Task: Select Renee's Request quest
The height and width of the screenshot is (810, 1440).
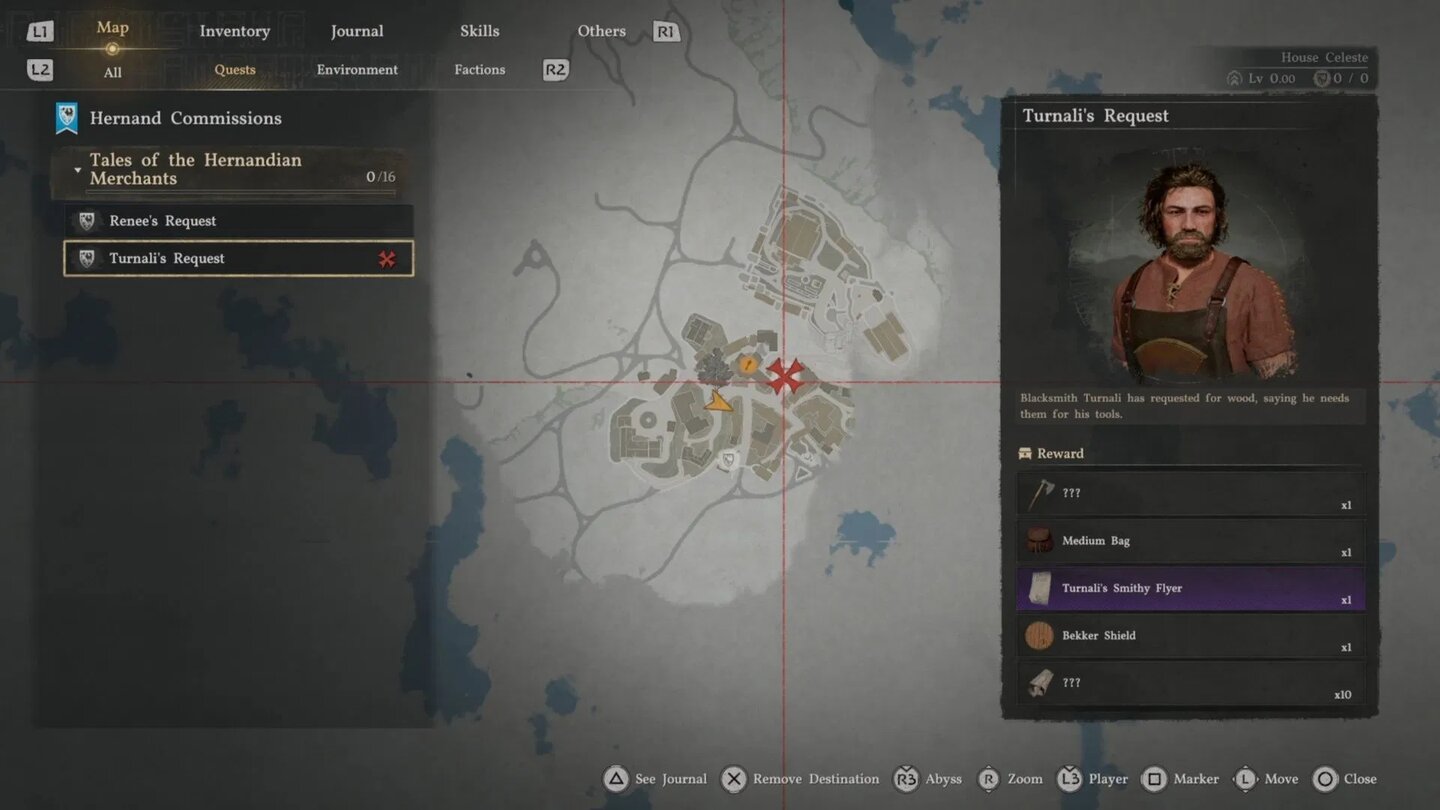Action: (238, 221)
